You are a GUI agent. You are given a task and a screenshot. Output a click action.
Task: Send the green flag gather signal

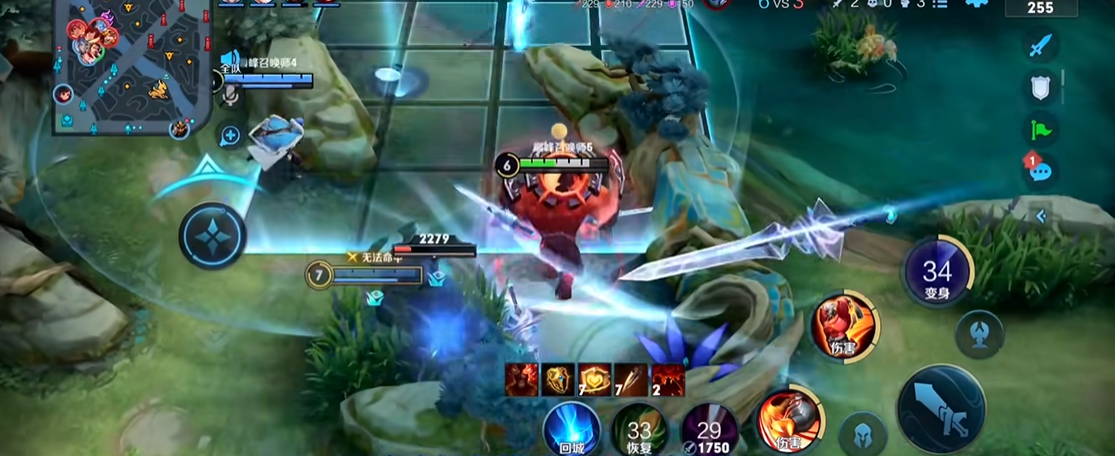click(x=1041, y=129)
